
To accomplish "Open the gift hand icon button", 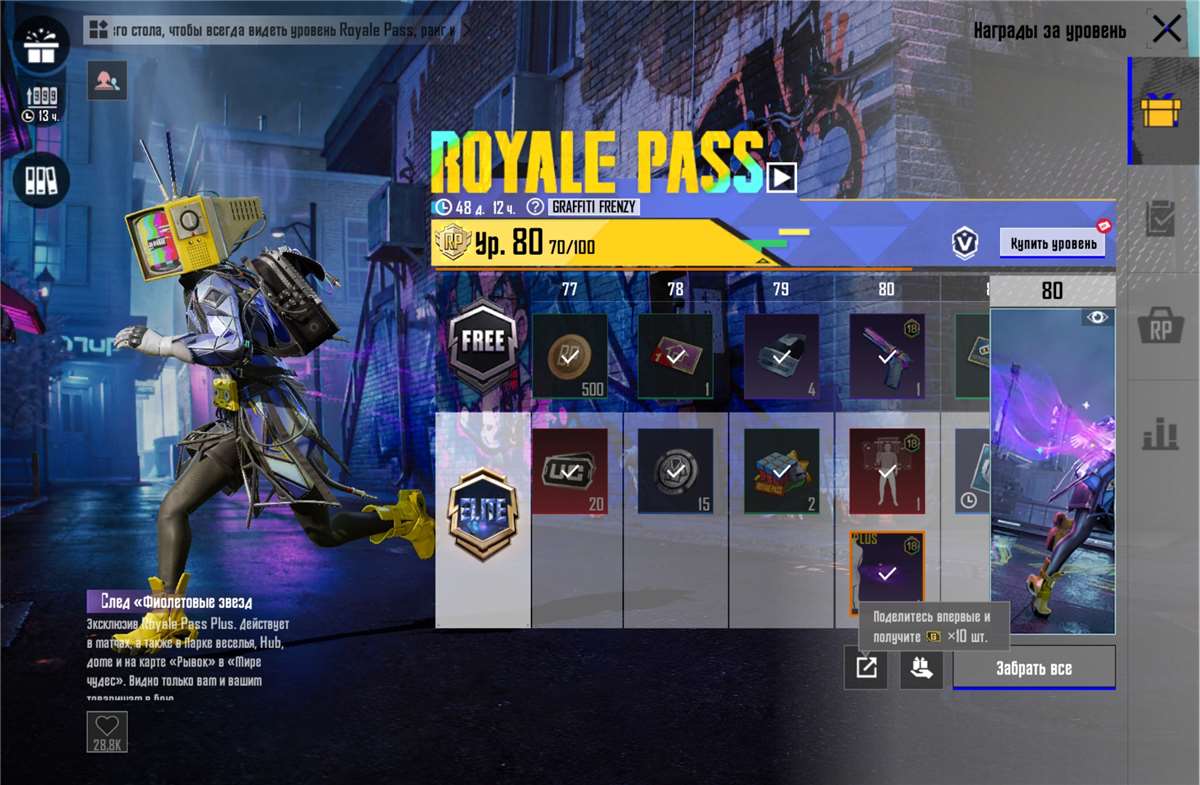I will point(921,668).
